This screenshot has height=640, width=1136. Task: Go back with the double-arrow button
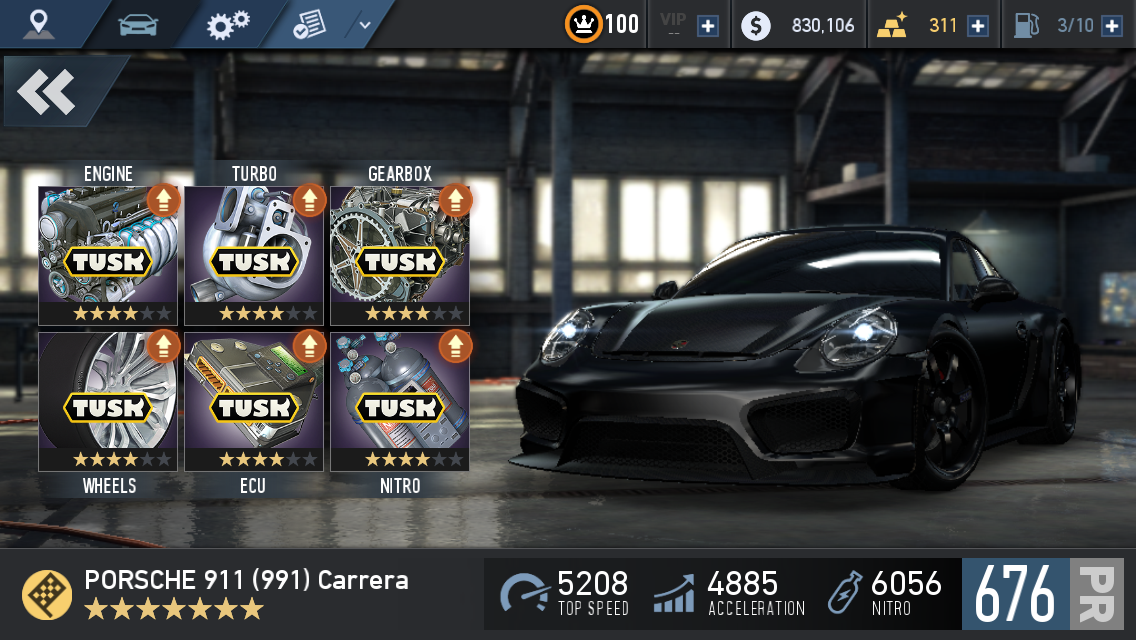click(47, 93)
